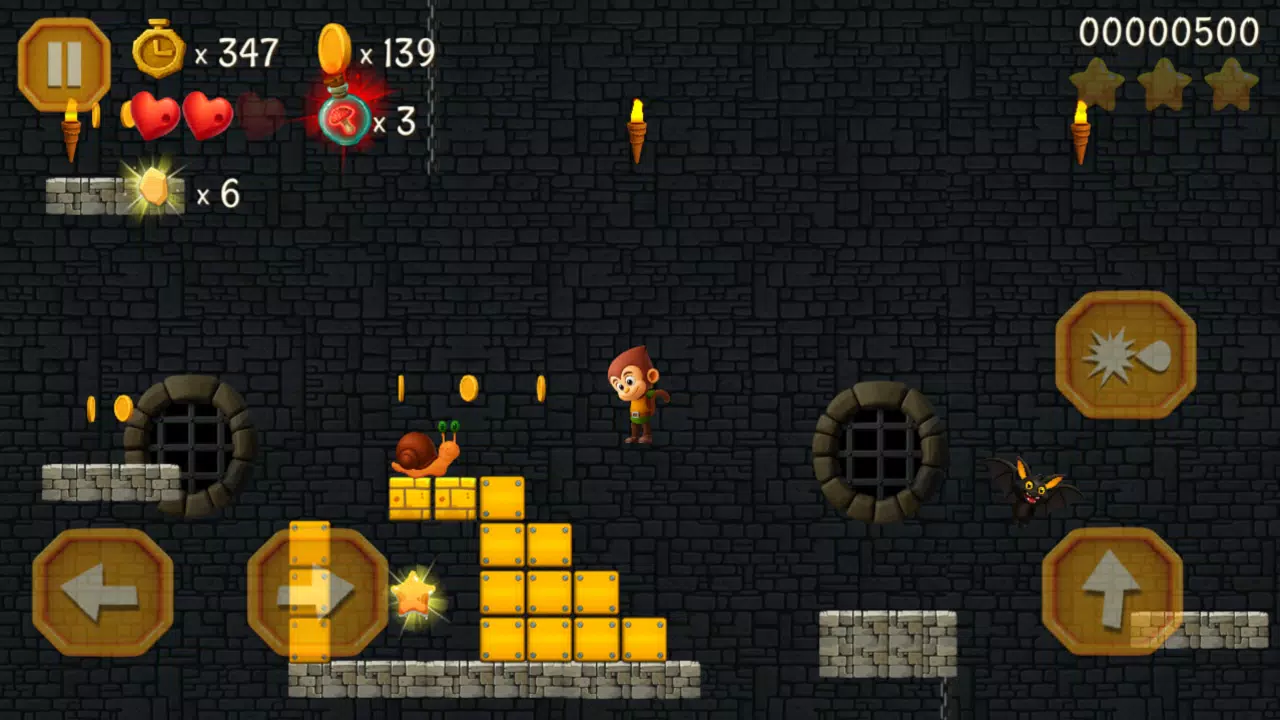Image resolution: width=1280 pixels, height=720 pixels.
Task: Select the timer clock icon
Action: click(x=158, y=50)
